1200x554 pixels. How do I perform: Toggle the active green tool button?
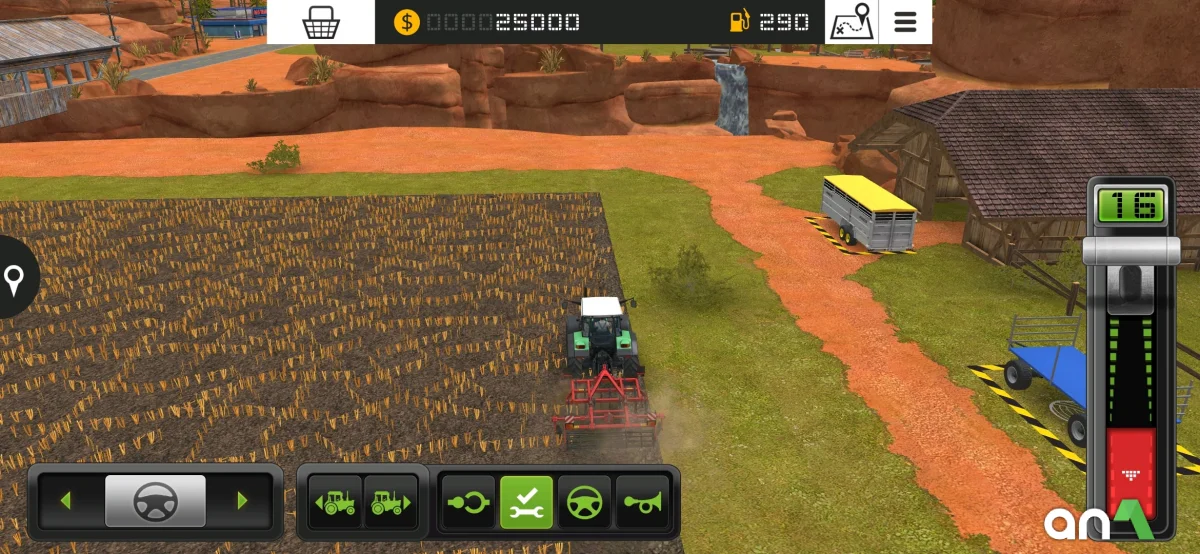click(526, 502)
